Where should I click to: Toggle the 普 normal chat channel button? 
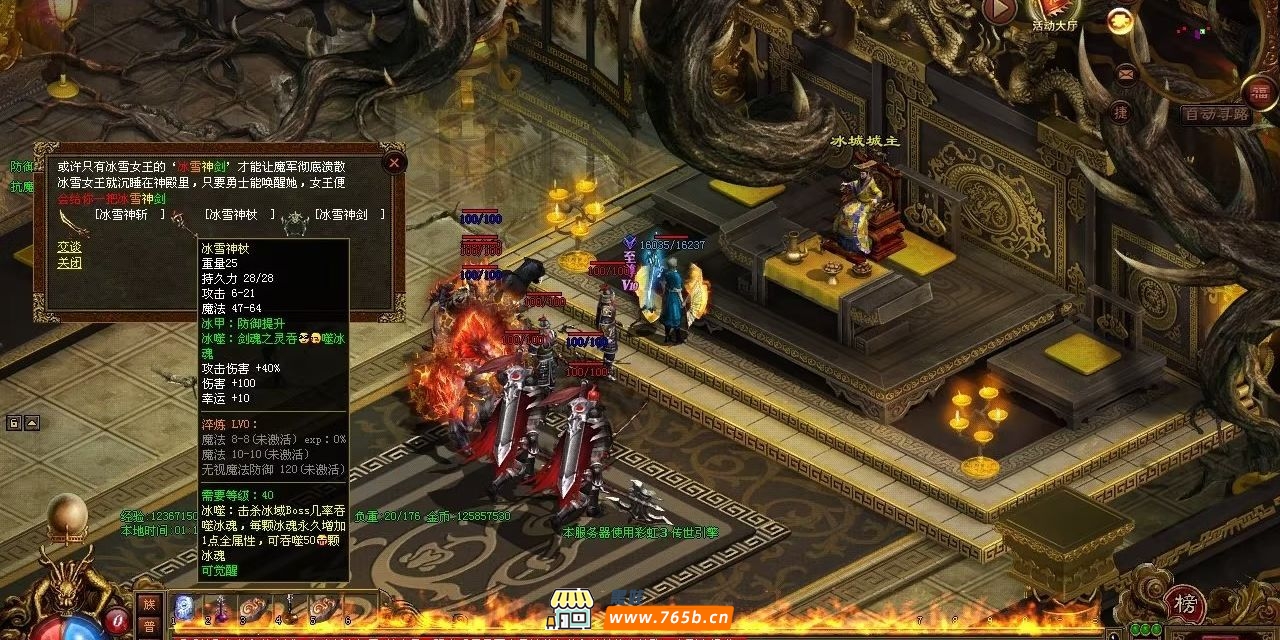point(148,625)
